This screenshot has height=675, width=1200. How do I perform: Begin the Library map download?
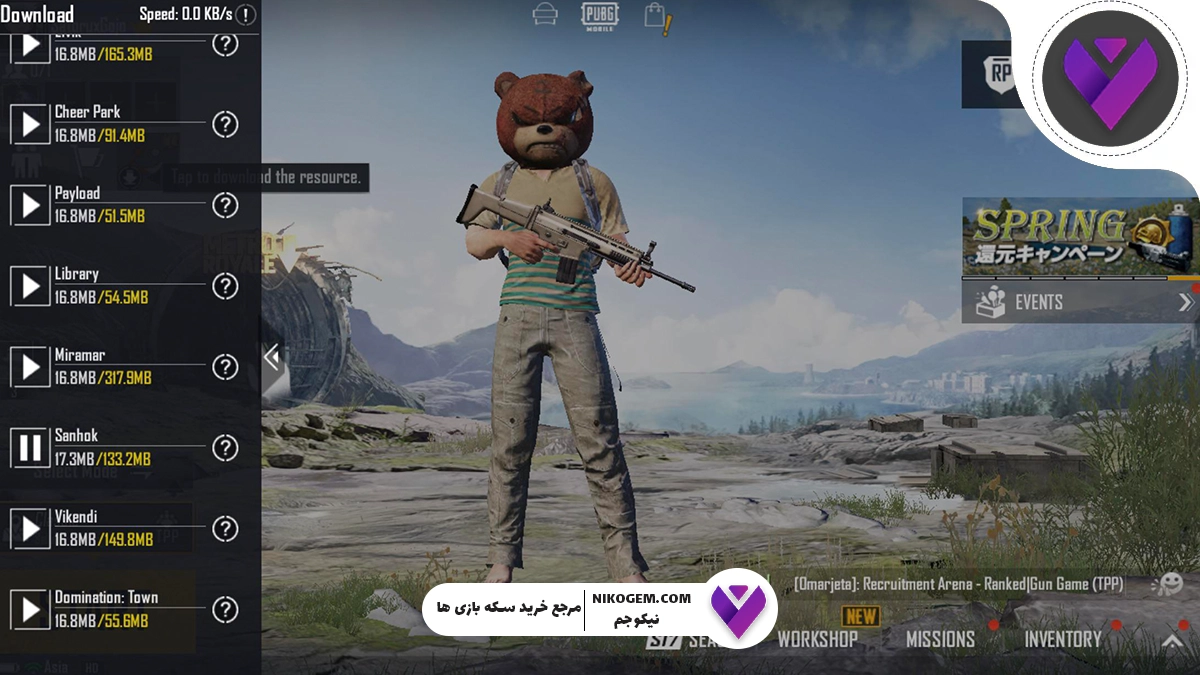[x=30, y=286]
